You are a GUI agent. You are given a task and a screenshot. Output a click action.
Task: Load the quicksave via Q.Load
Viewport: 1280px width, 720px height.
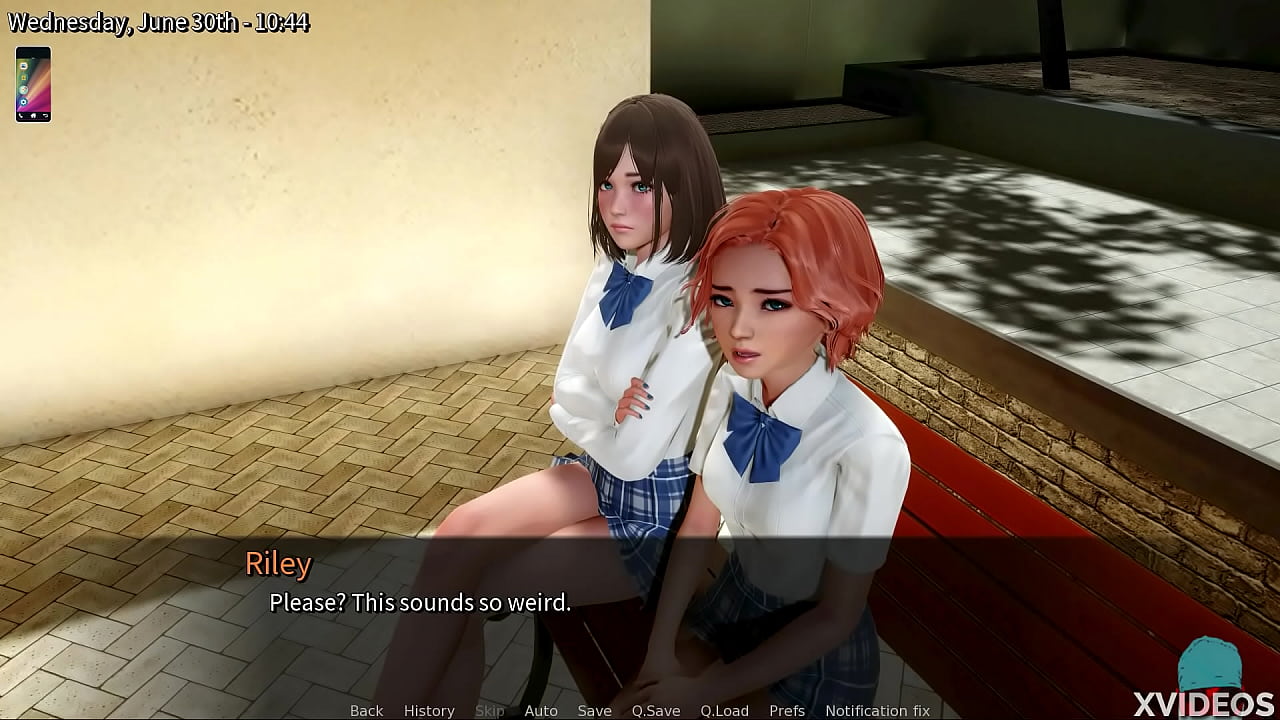click(x=724, y=710)
